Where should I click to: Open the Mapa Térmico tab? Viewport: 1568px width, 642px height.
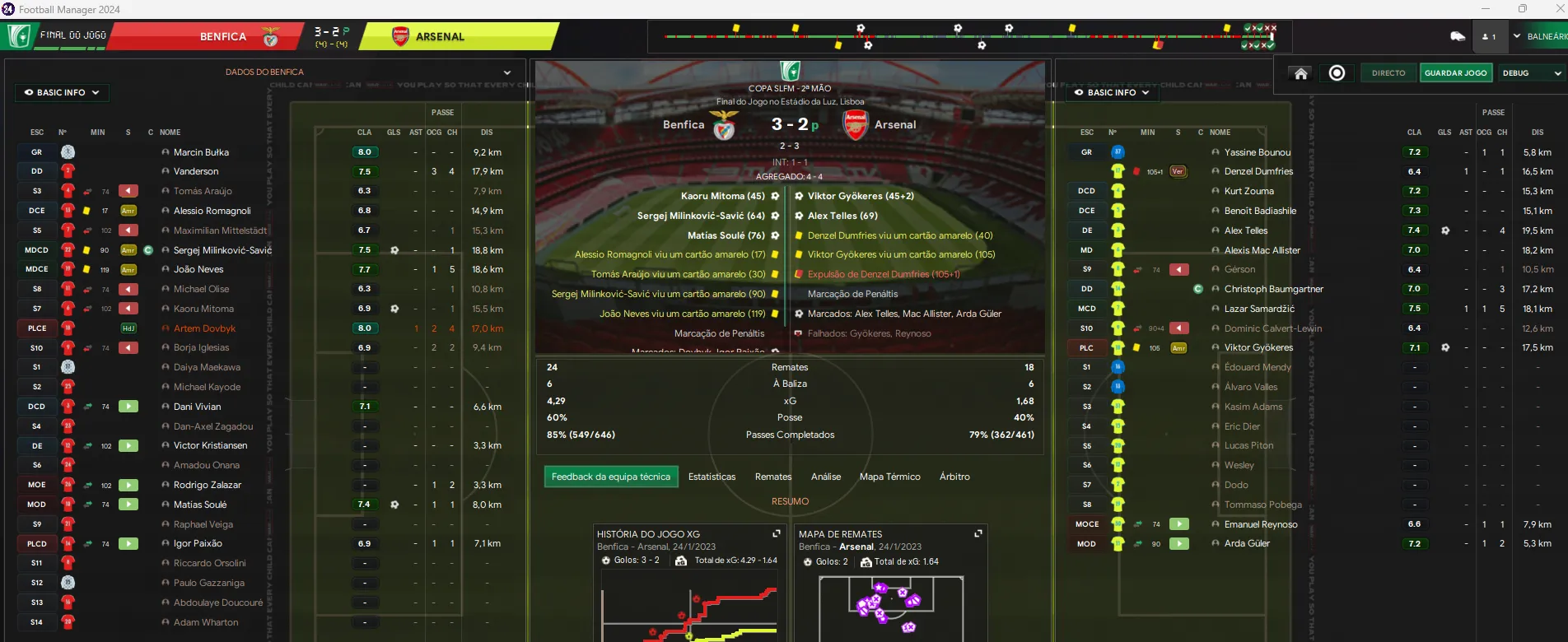pyautogui.click(x=889, y=477)
